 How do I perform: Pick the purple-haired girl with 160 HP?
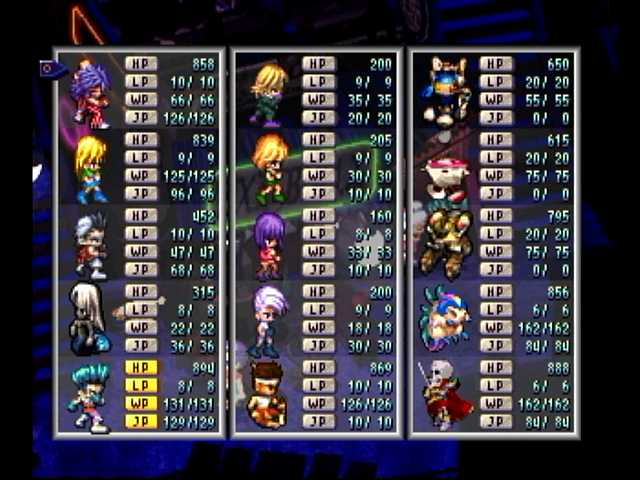(x=269, y=243)
